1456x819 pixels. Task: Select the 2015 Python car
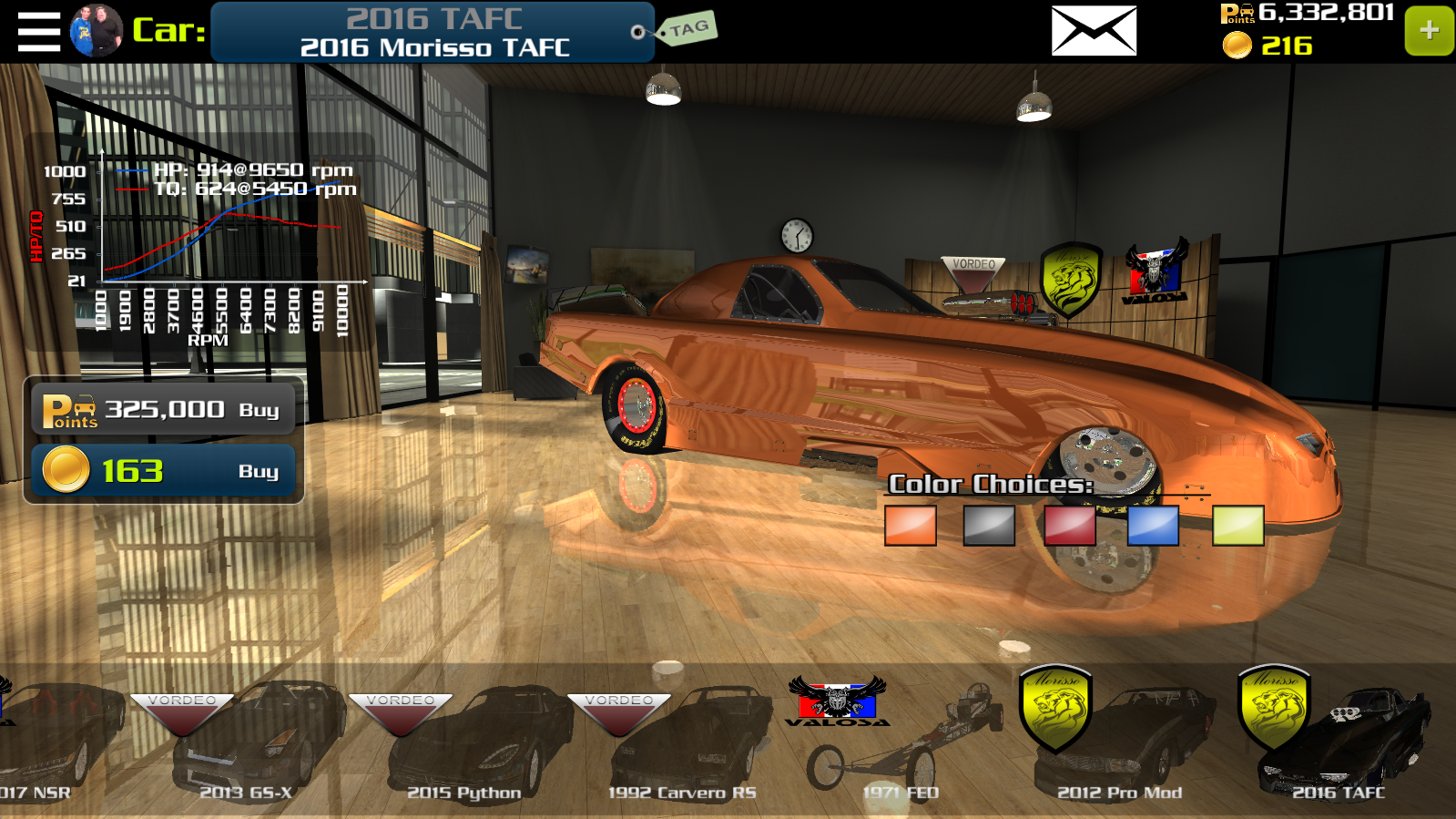[x=464, y=747]
